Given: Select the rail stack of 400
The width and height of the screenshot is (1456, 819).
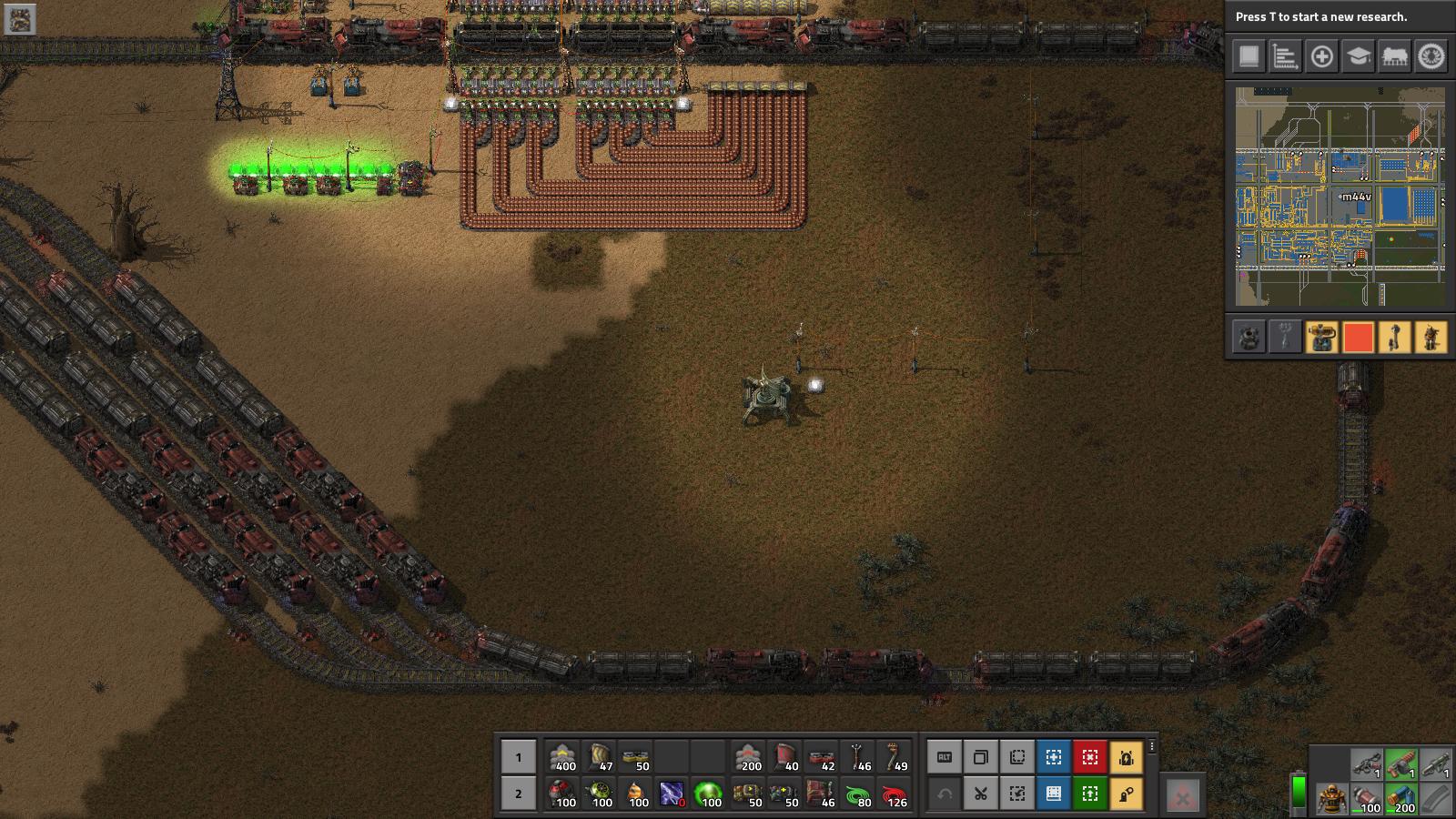Looking at the screenshot, I should coord(563,757).
